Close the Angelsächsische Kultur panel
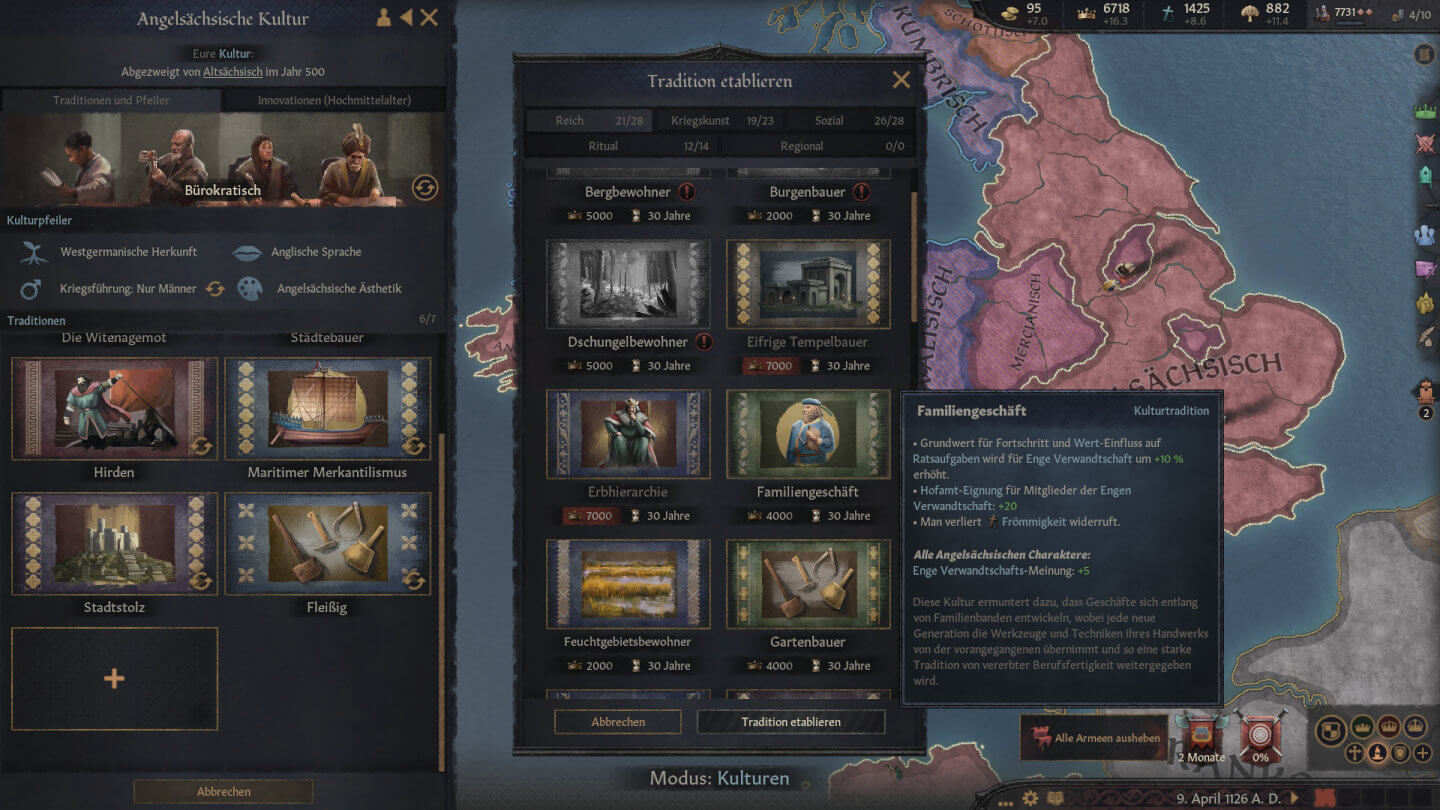 click(x=429, y=17)
